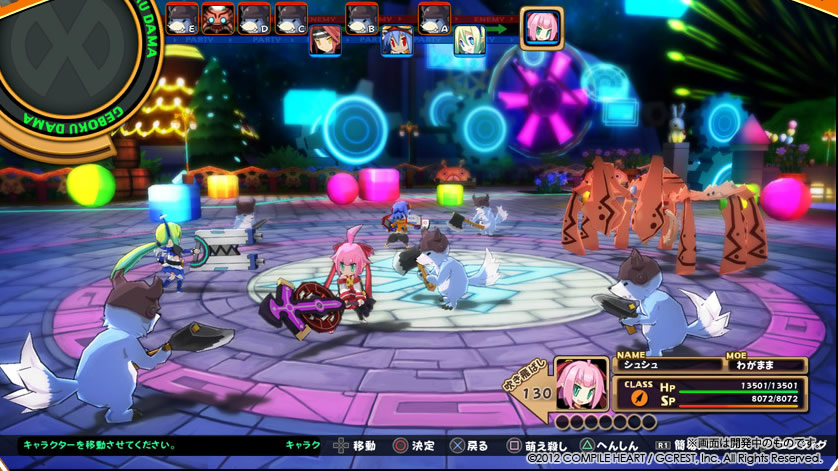Image resolution: width=838 pixels, height=471 pixels.
Task: Click enemy wolf E turn-order portrait
Action: [x=182, y=18]
